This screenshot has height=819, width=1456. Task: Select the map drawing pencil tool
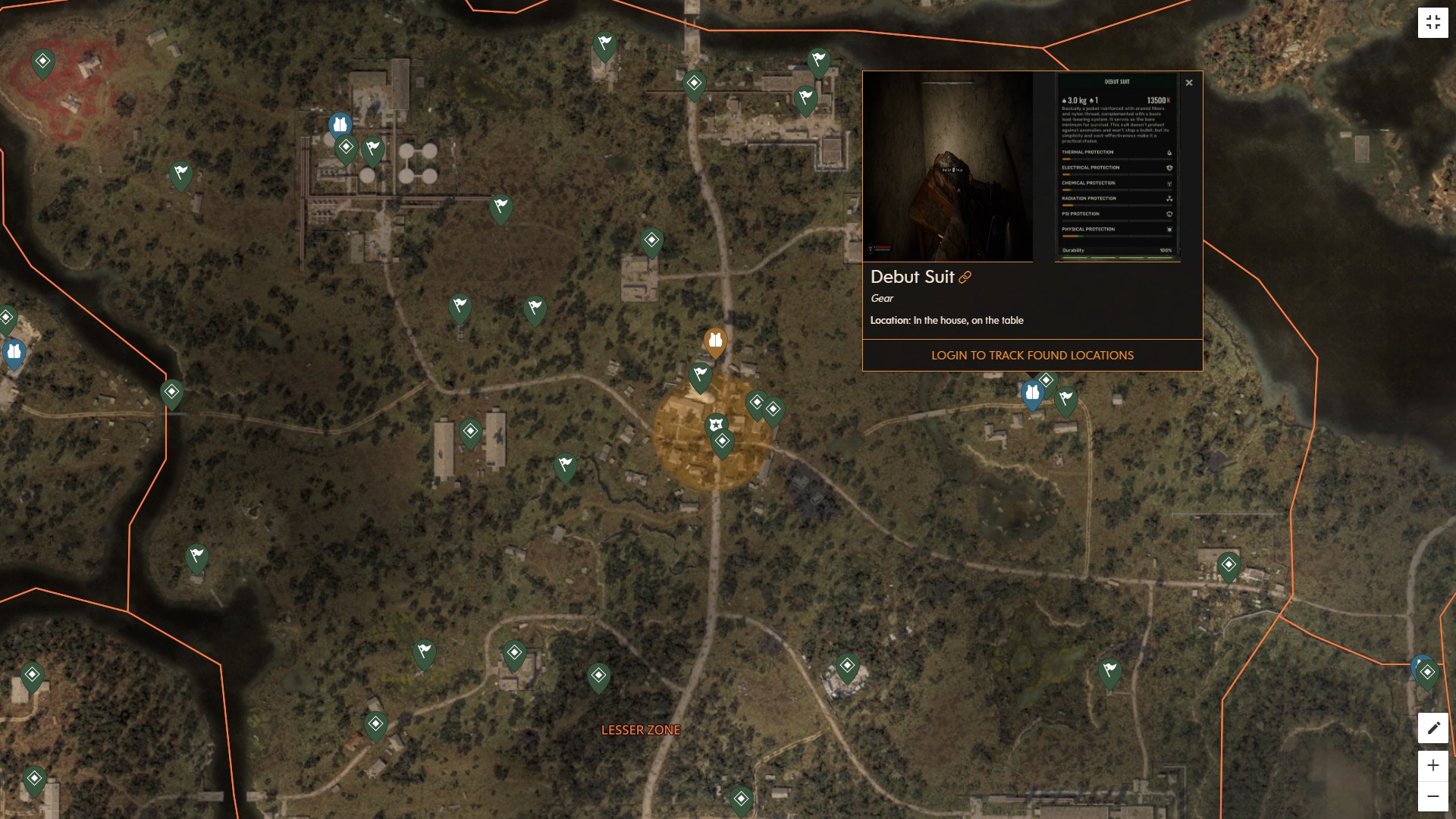1433,727
